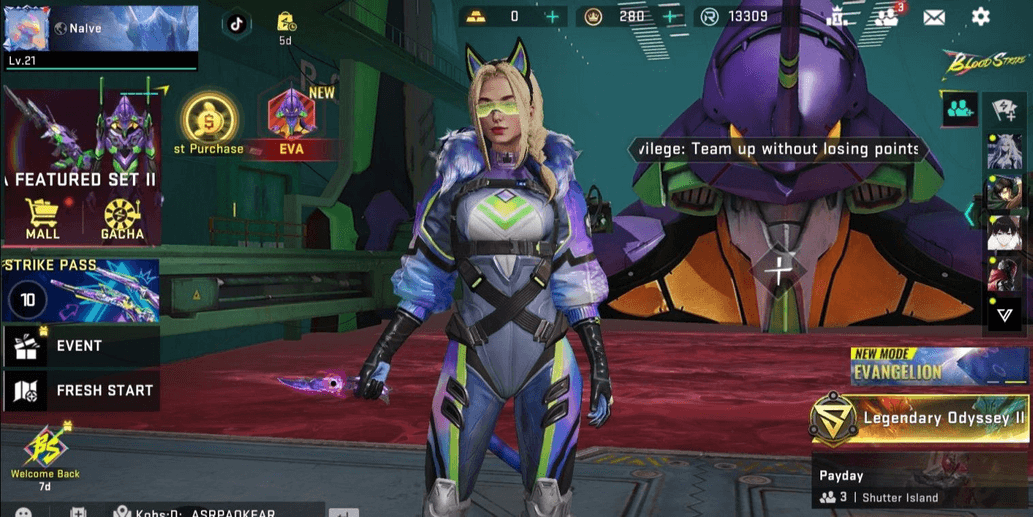Screen dimensions: 1033x517
Task: View the Strike Pass panel
Action: point(80,291)
